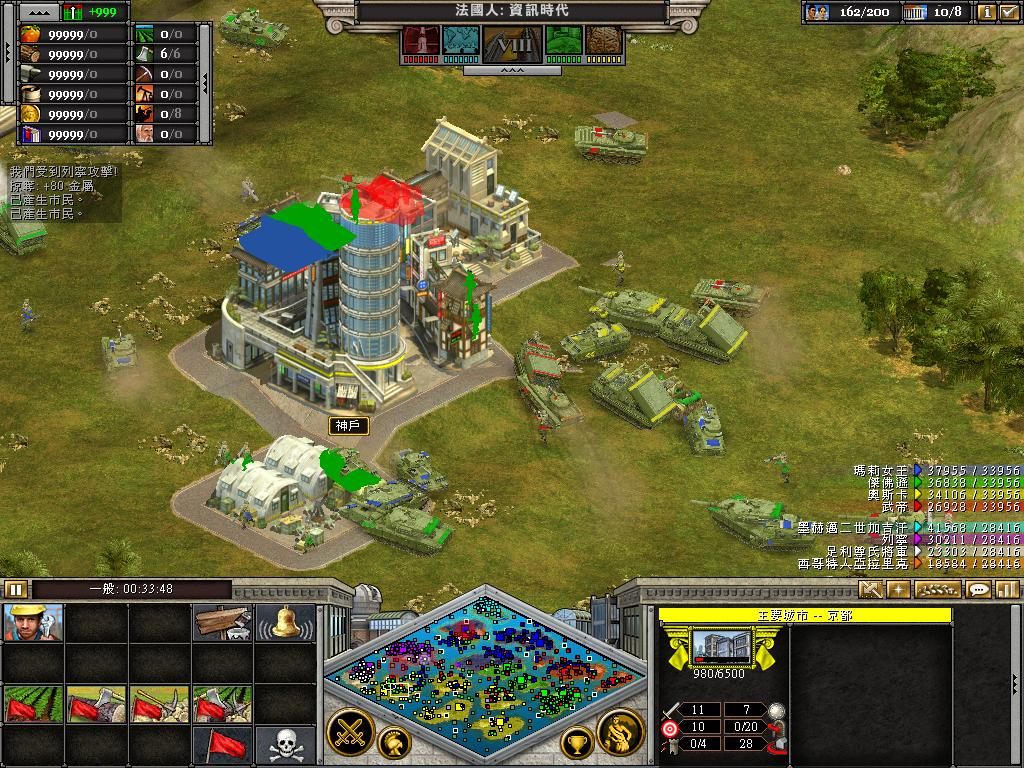
Task: Open the trophy button beside minimap
Action: 577,742
